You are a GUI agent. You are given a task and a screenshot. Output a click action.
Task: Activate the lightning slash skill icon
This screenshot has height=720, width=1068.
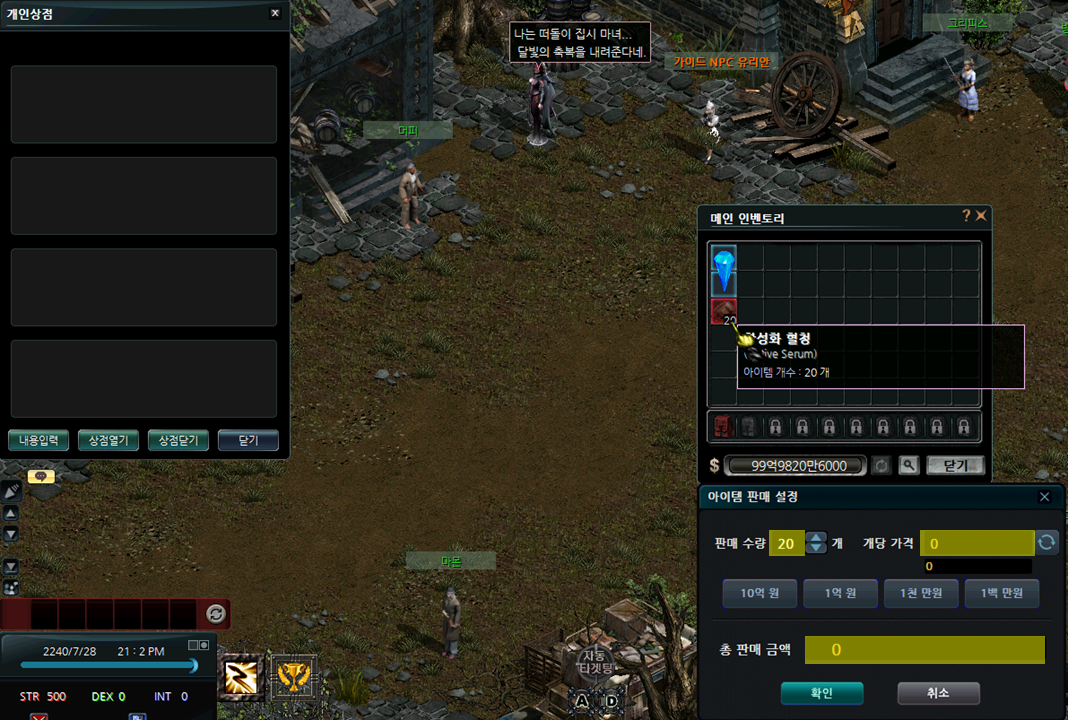(241, 677)
